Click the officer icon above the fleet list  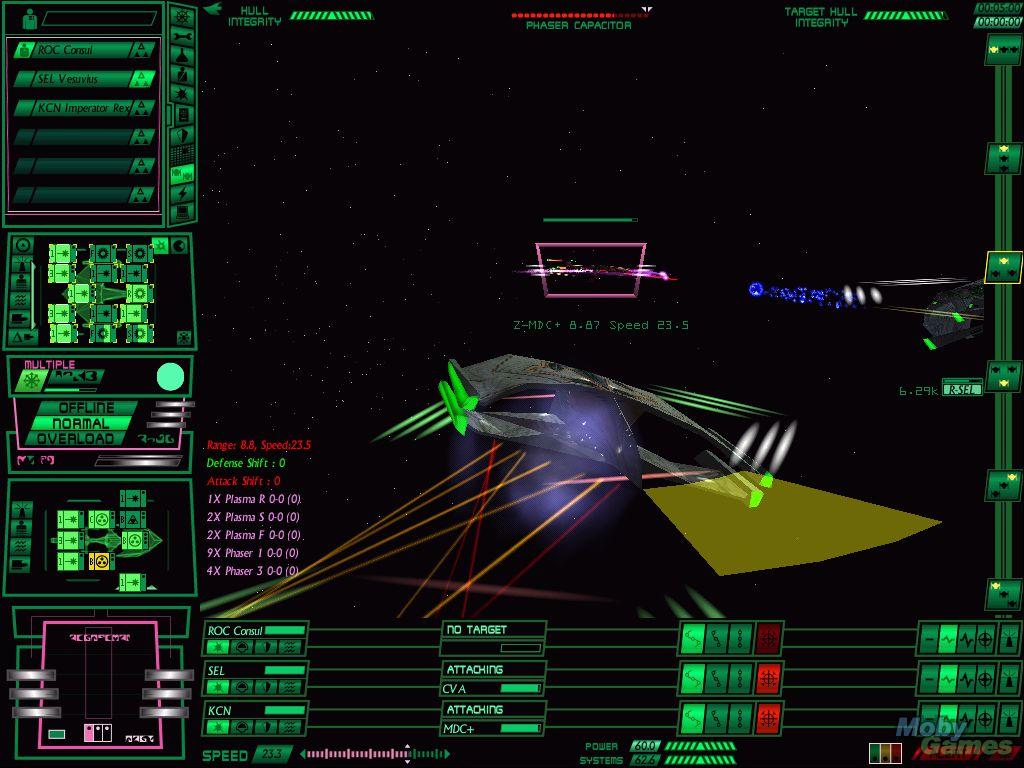coord(28,18)
